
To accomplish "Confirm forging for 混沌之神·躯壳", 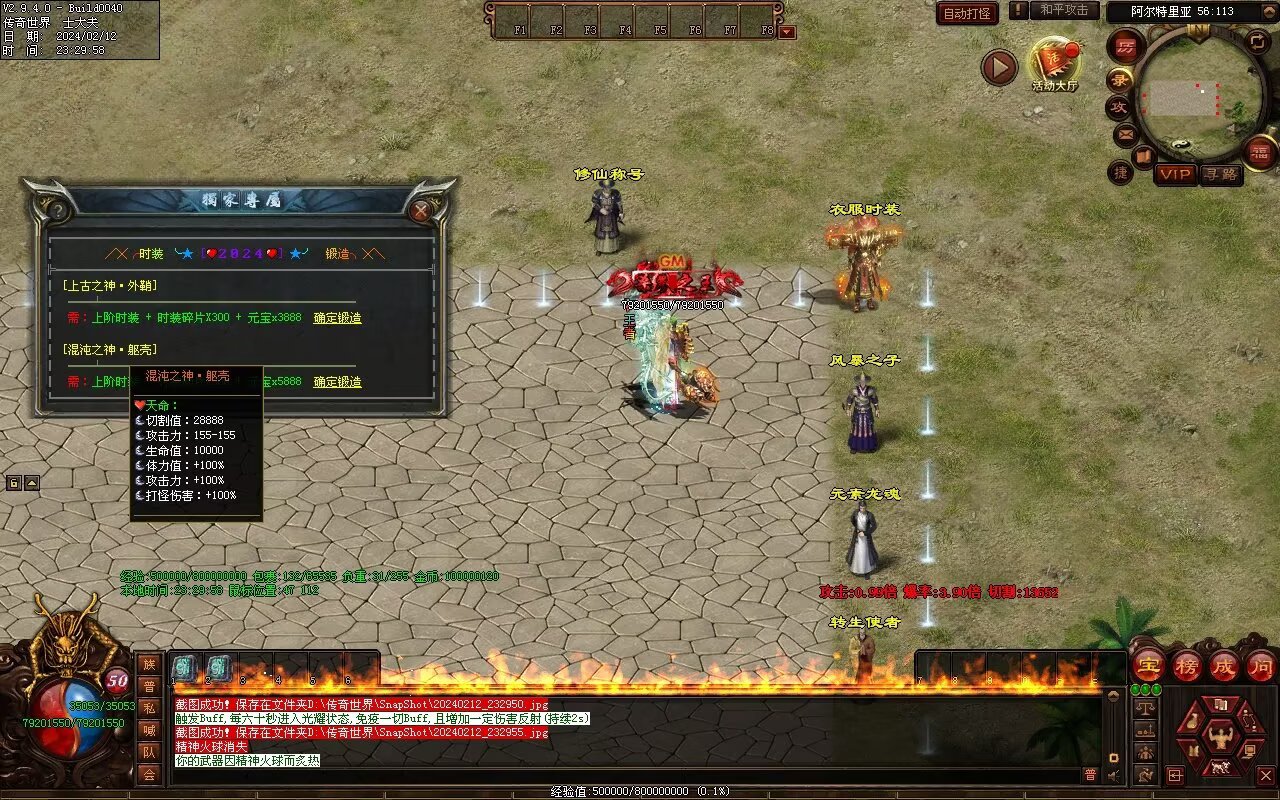I will (337, 382).
